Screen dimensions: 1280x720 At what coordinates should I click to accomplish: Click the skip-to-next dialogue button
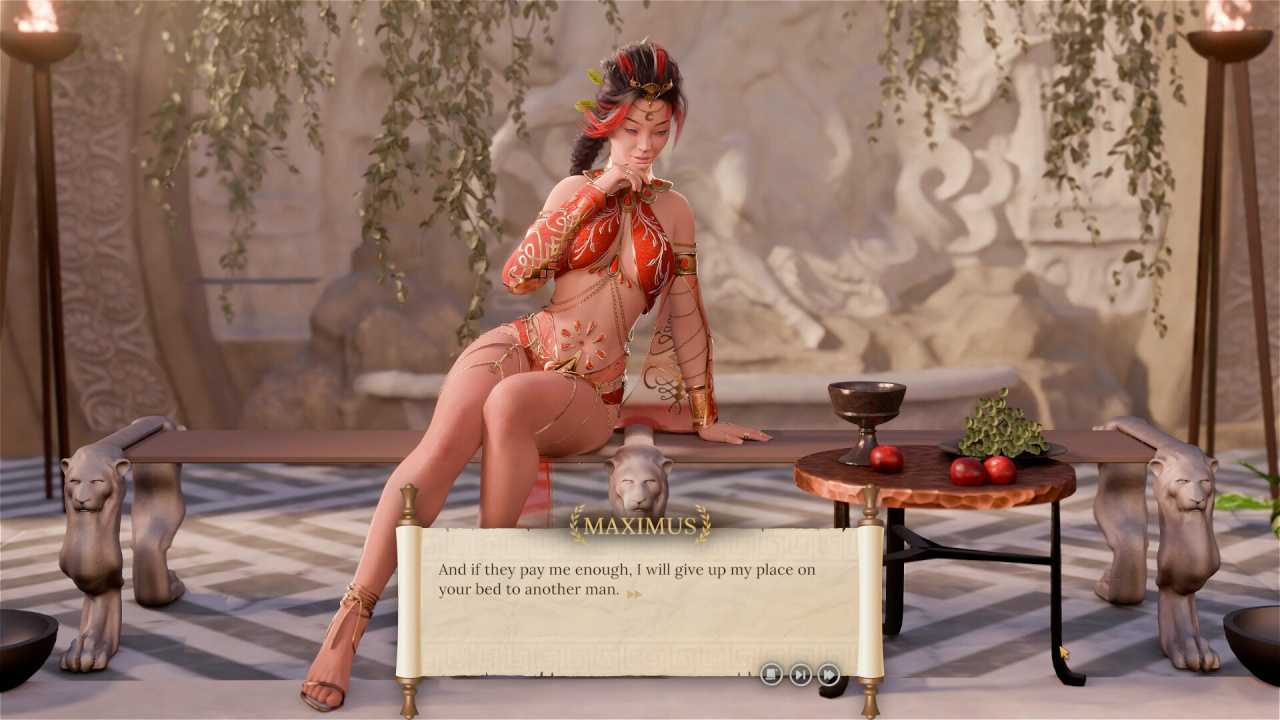(800, 674)
